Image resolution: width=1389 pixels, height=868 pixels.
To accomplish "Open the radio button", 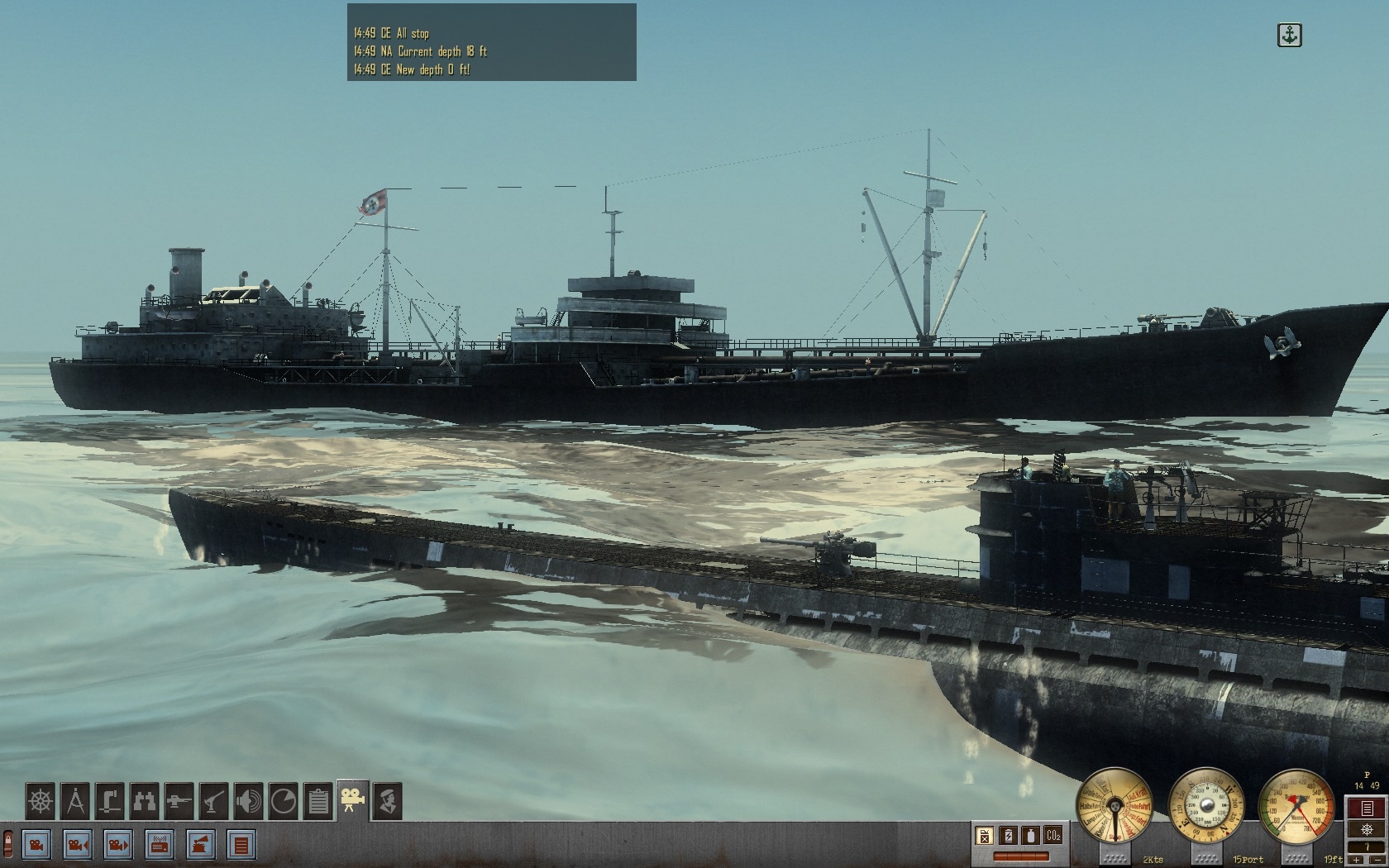I will pos(160,845).
